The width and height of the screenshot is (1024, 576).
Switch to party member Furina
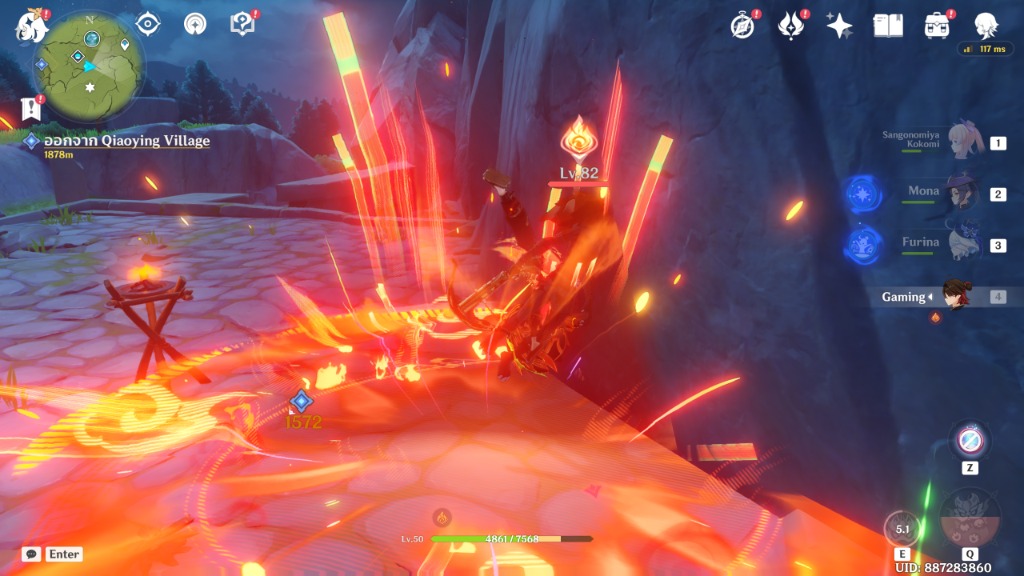point(961,244)
